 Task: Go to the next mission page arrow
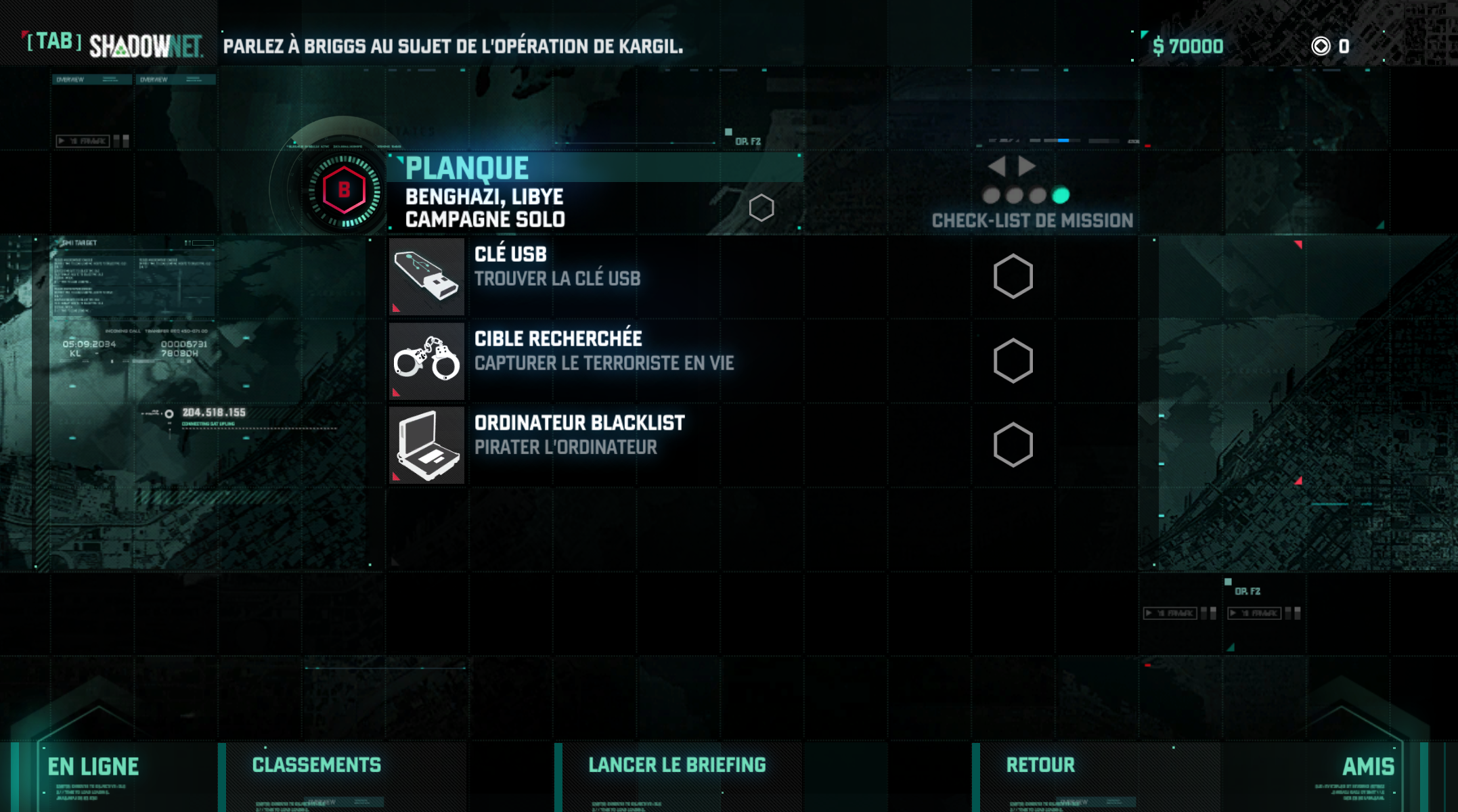click(x=1028, y=166)
